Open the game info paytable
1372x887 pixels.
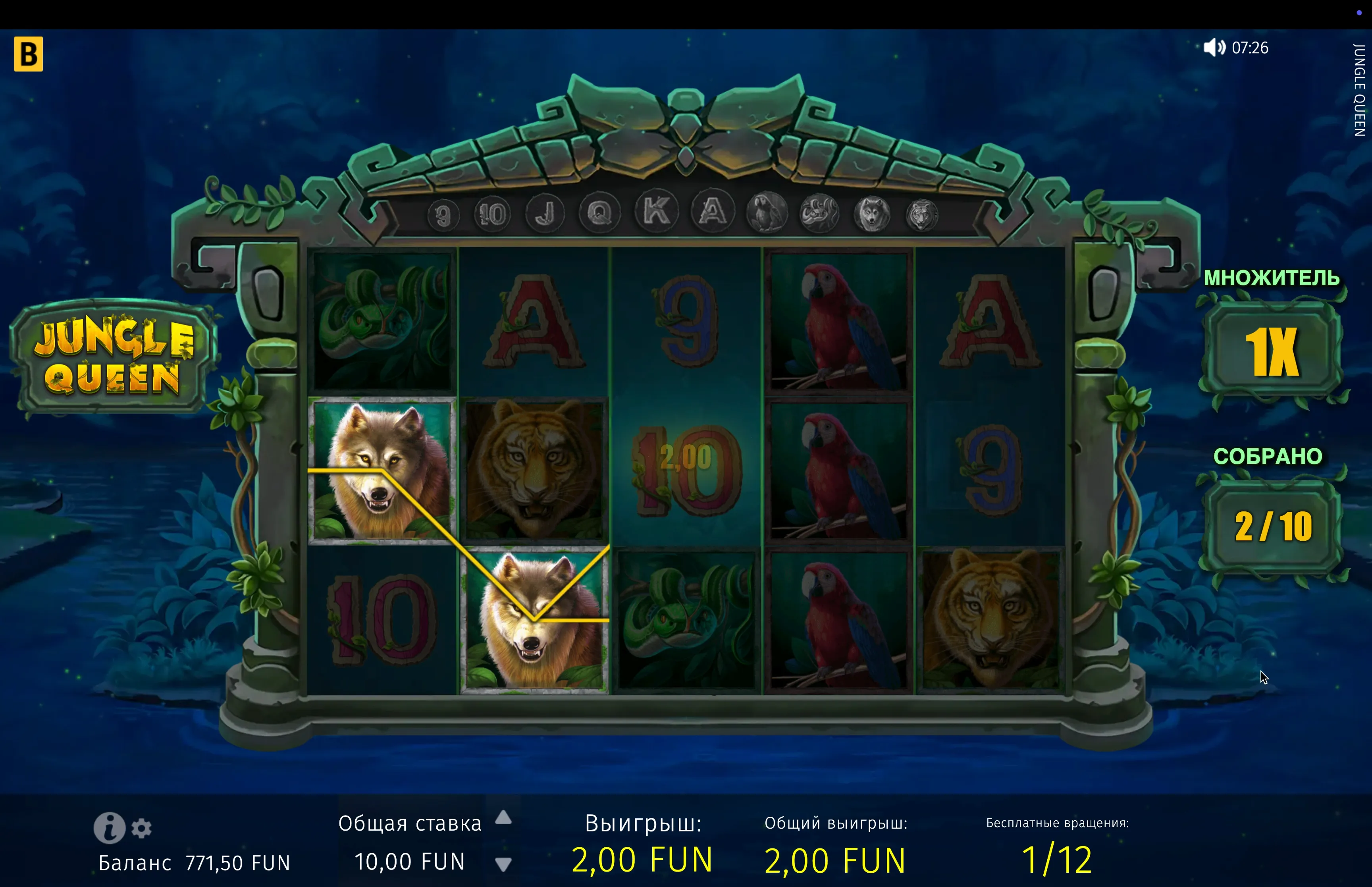[109, 828]
